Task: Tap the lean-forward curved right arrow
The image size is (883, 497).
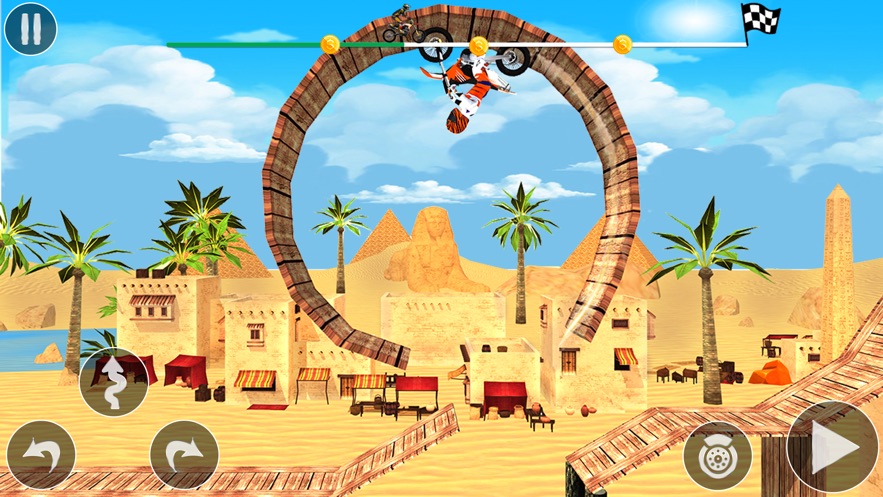Action: click(184, 455)
